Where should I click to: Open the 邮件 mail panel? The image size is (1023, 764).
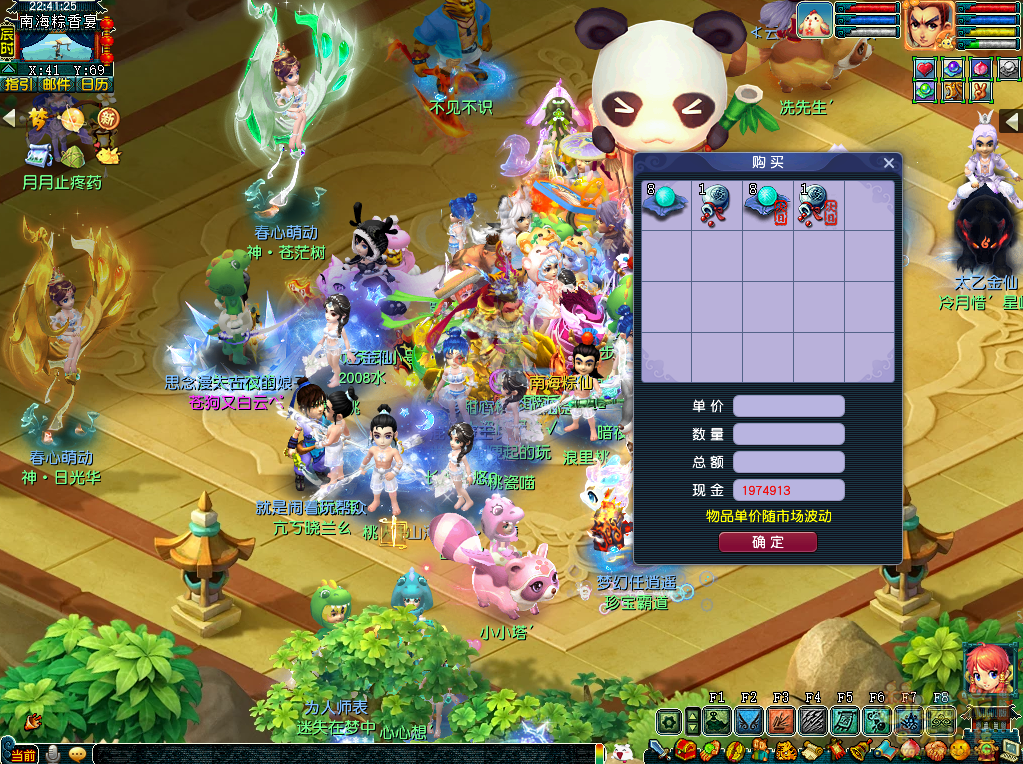coord(57,84)
